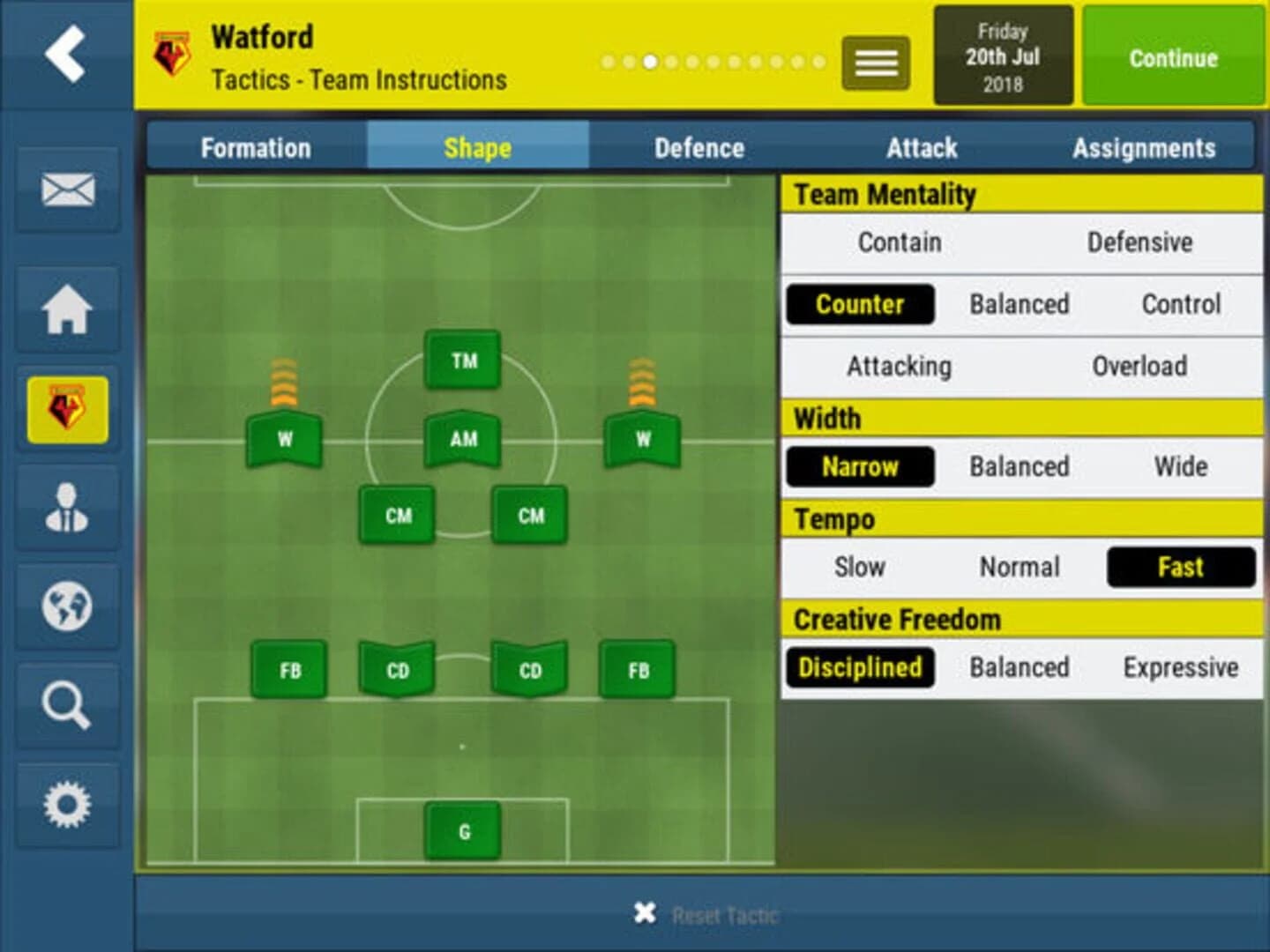Enable Wide width setting
This screenshot has width=1270, height=952.
click(1182, 466)
